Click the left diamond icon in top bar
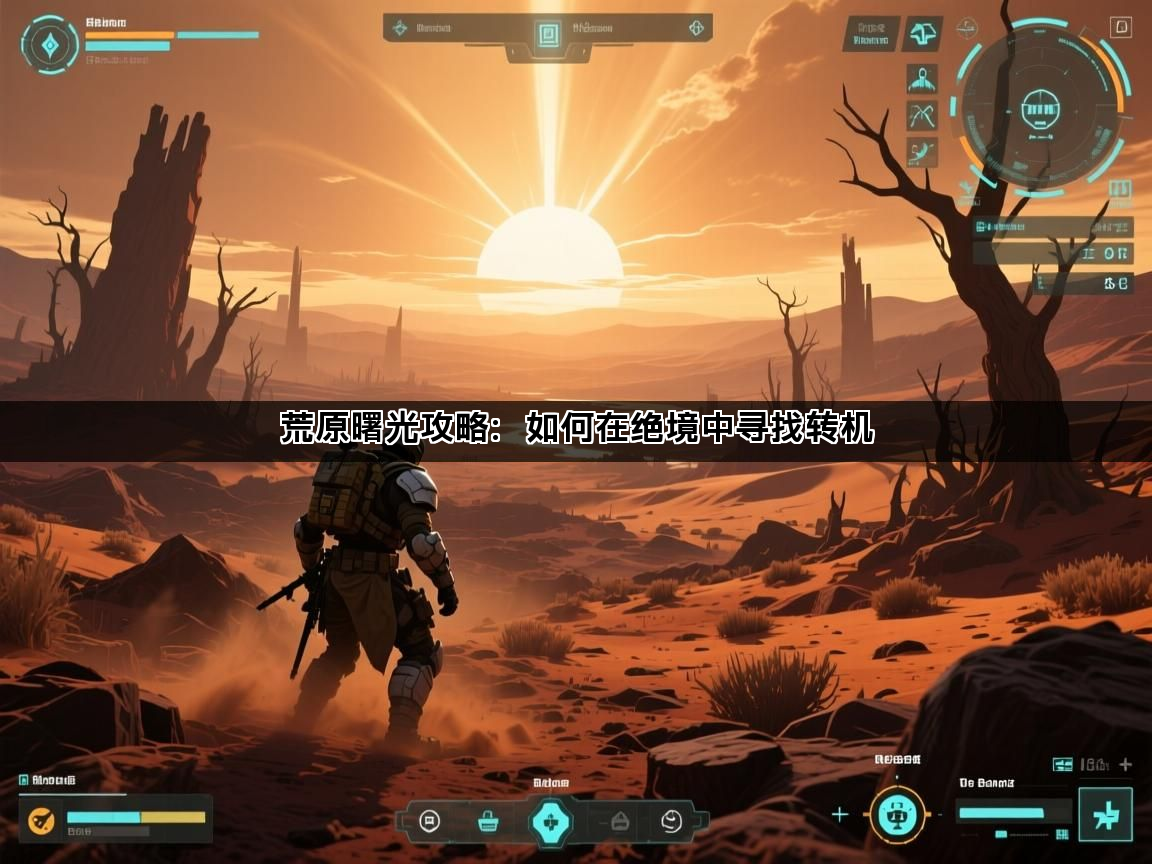This screenshot has height=864, width=1152. point(401,28)
